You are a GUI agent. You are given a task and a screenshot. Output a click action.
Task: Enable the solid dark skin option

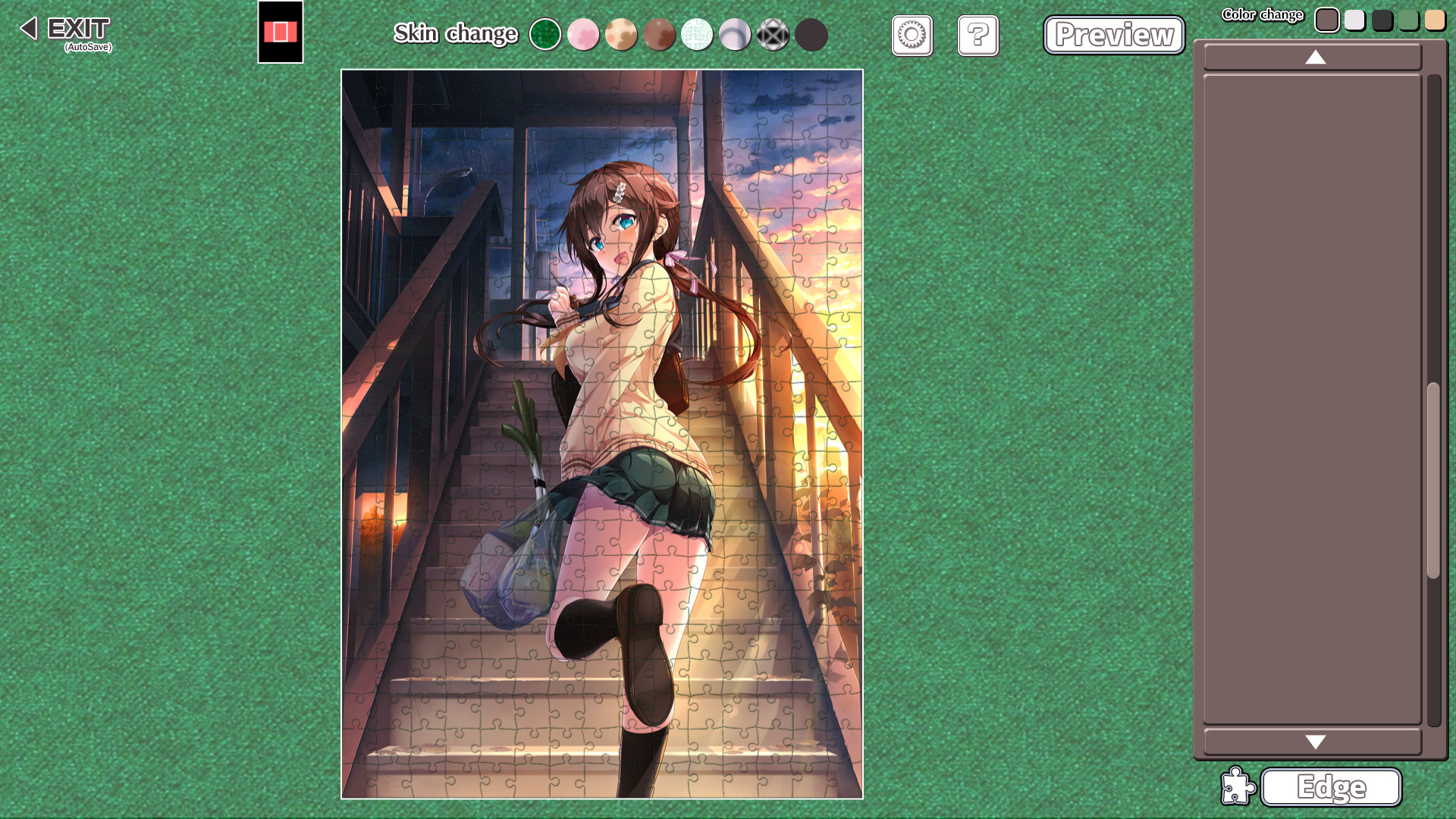pos(811,35)
